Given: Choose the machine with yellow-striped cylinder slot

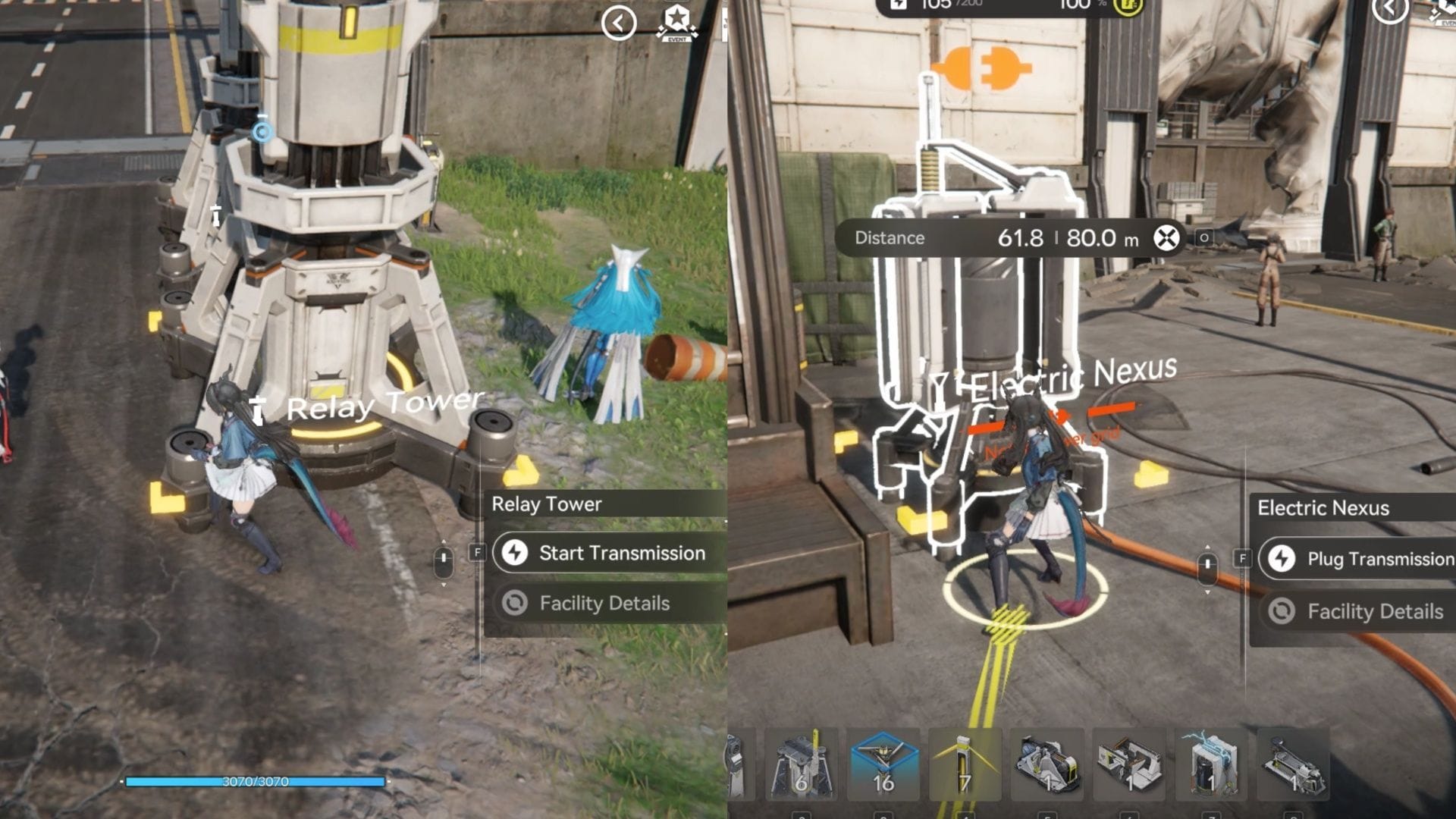Looking at the screenshot, I should [1047, 764].
